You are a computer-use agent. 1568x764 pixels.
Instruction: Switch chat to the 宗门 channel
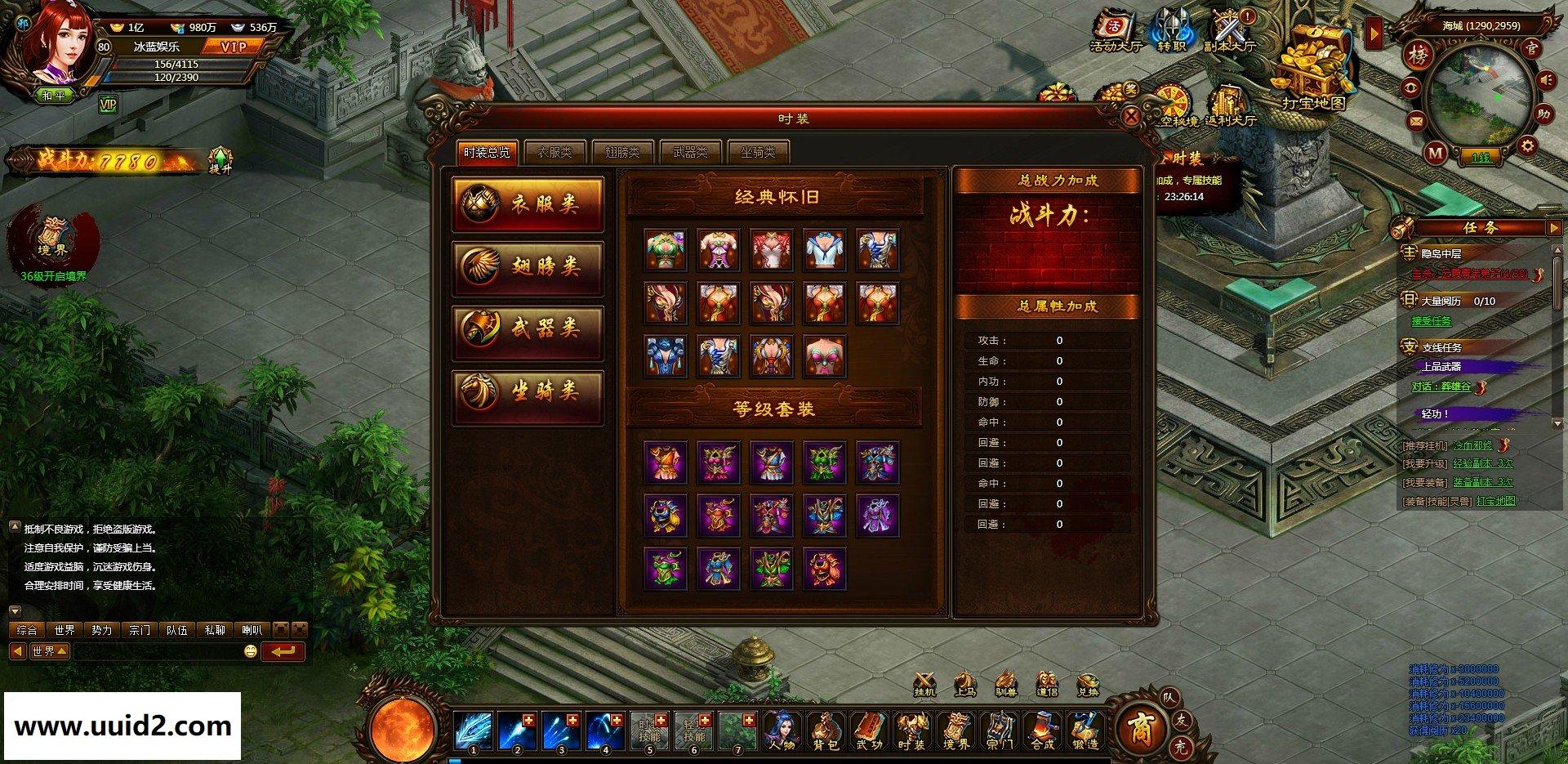[140, 631]
